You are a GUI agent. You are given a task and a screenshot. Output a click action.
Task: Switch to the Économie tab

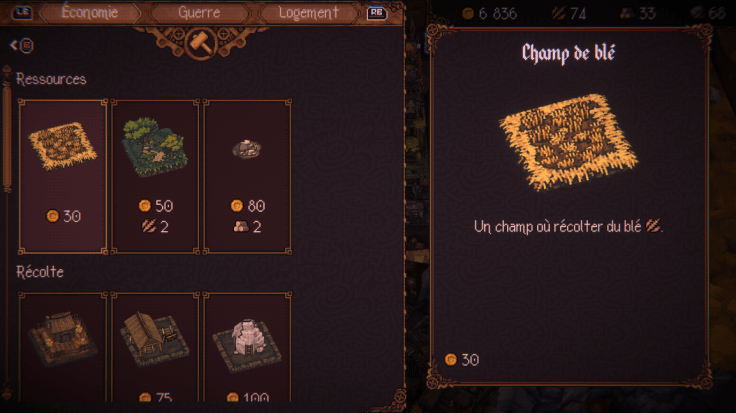click(x=89, y=13)
